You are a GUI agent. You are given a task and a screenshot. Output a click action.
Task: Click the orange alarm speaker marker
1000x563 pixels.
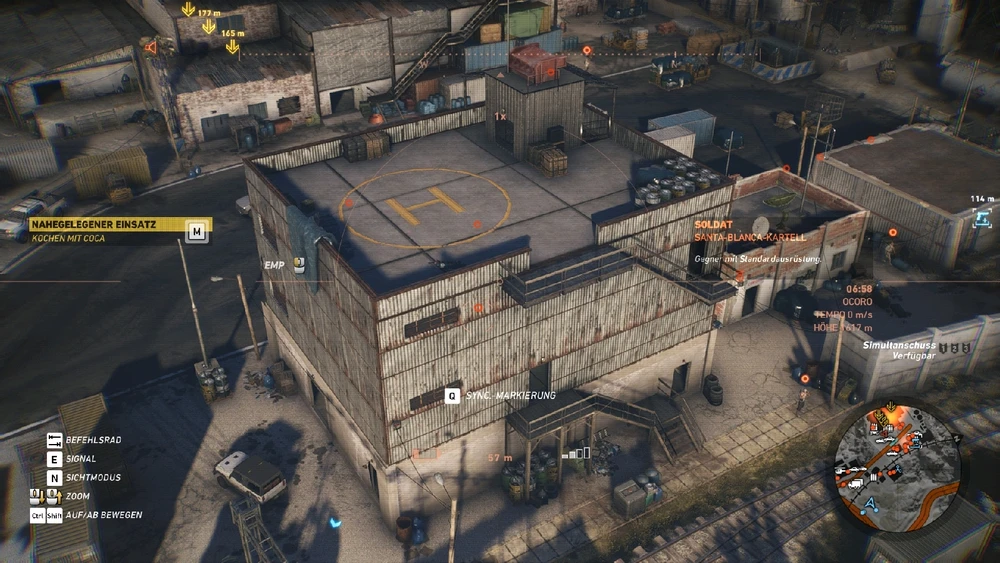(x=151, y=47)
